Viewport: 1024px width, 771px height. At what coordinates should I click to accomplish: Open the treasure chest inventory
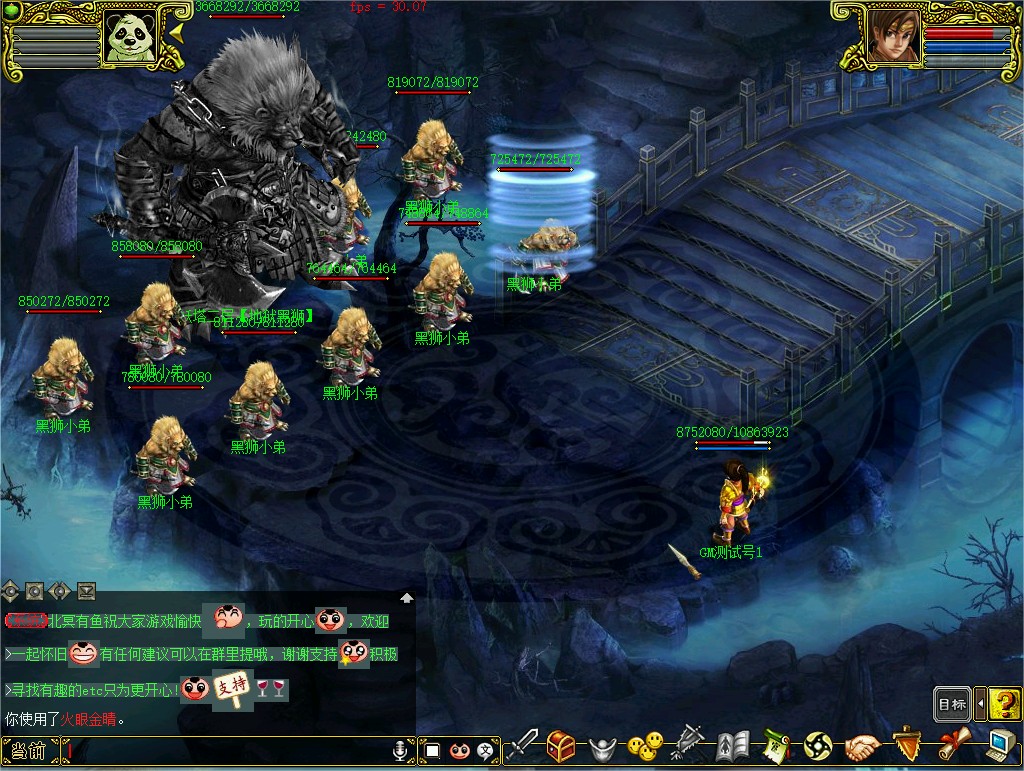coord(560,746)
